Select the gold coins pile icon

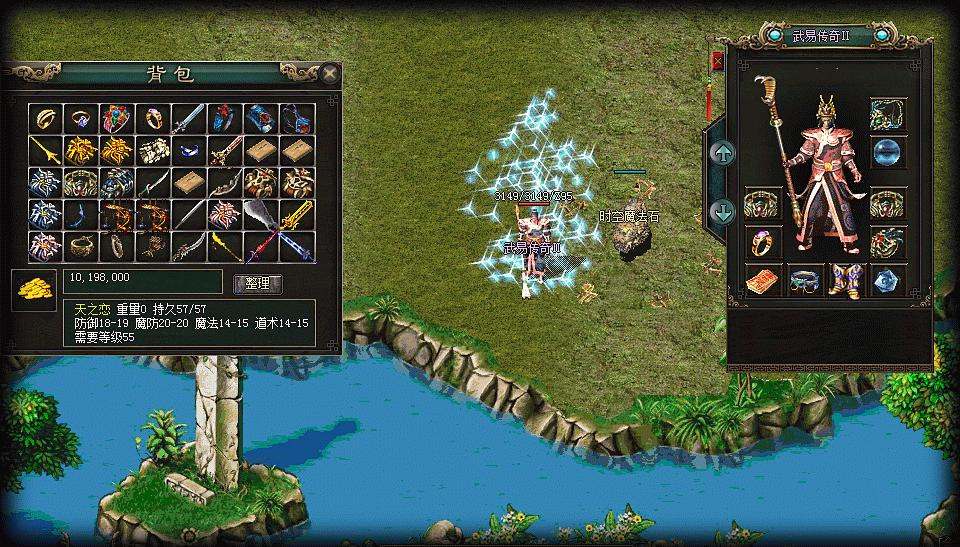point(33,288)
